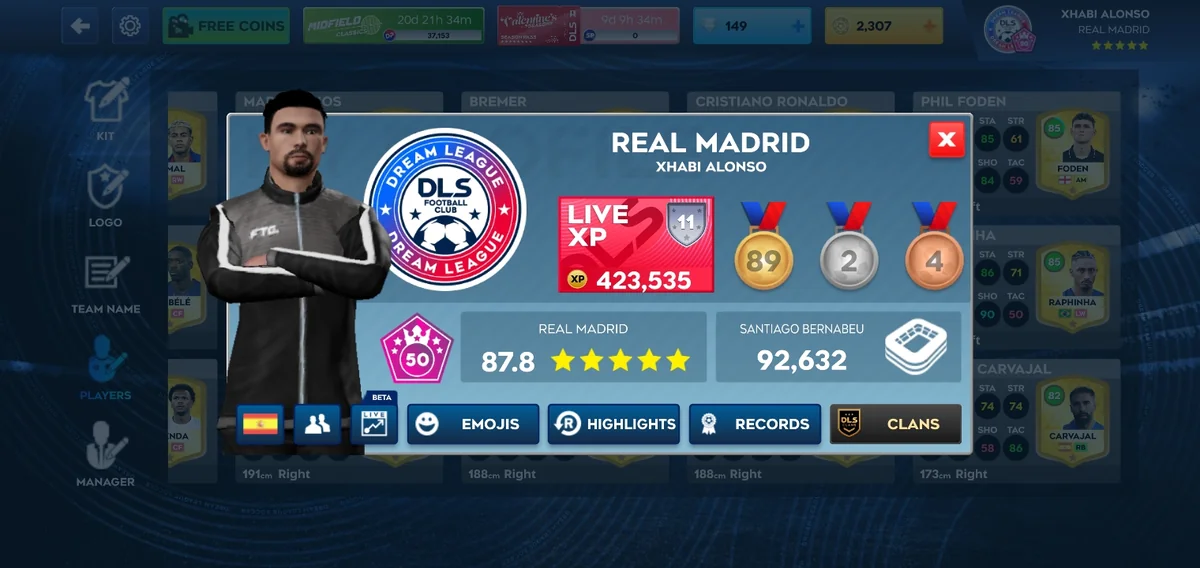Open the Live beta stats button
The image size is (1200, 568).
[x=374, y=422]
